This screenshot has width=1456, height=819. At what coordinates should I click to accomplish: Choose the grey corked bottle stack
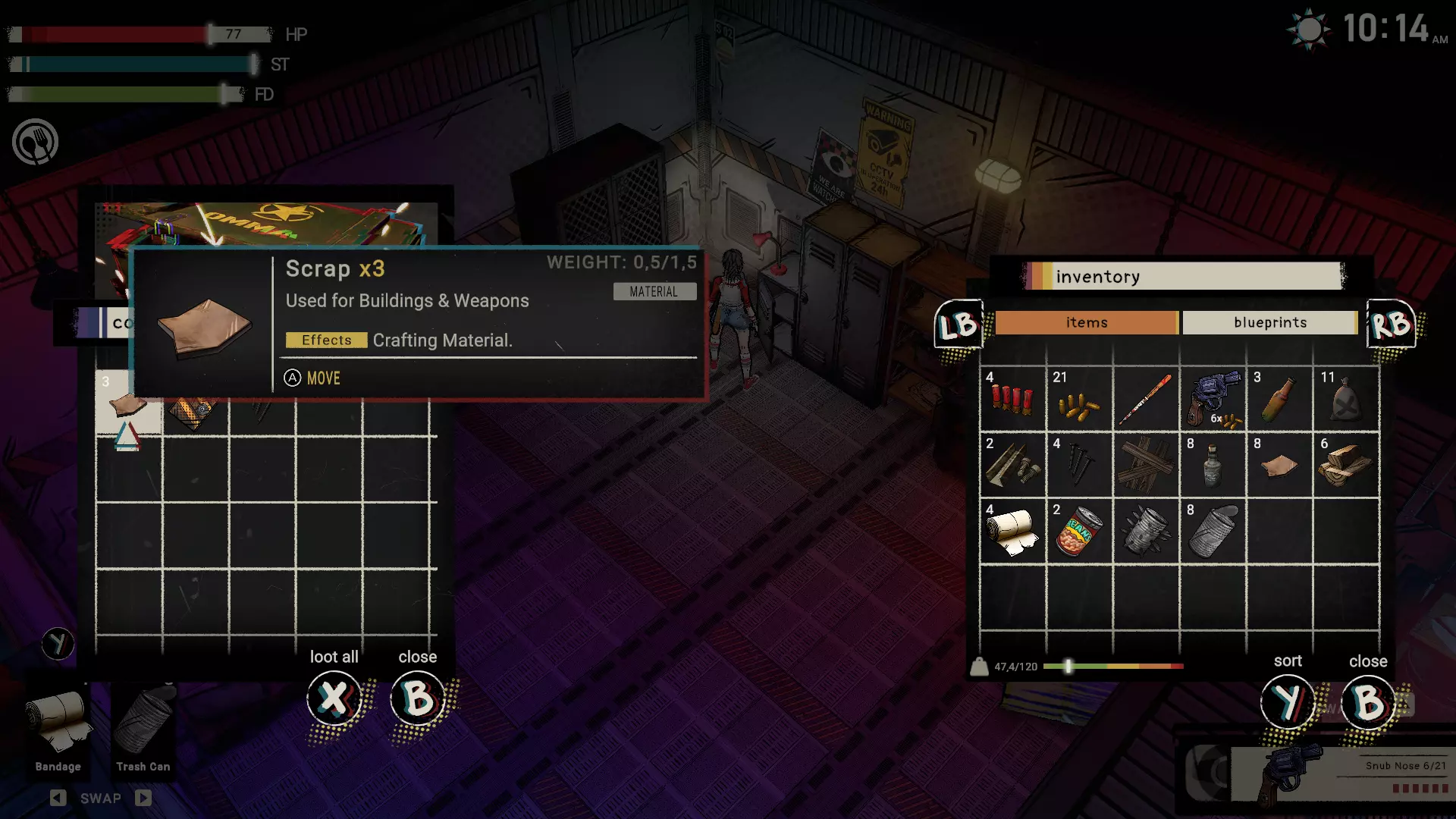[x=1212, y=465]
